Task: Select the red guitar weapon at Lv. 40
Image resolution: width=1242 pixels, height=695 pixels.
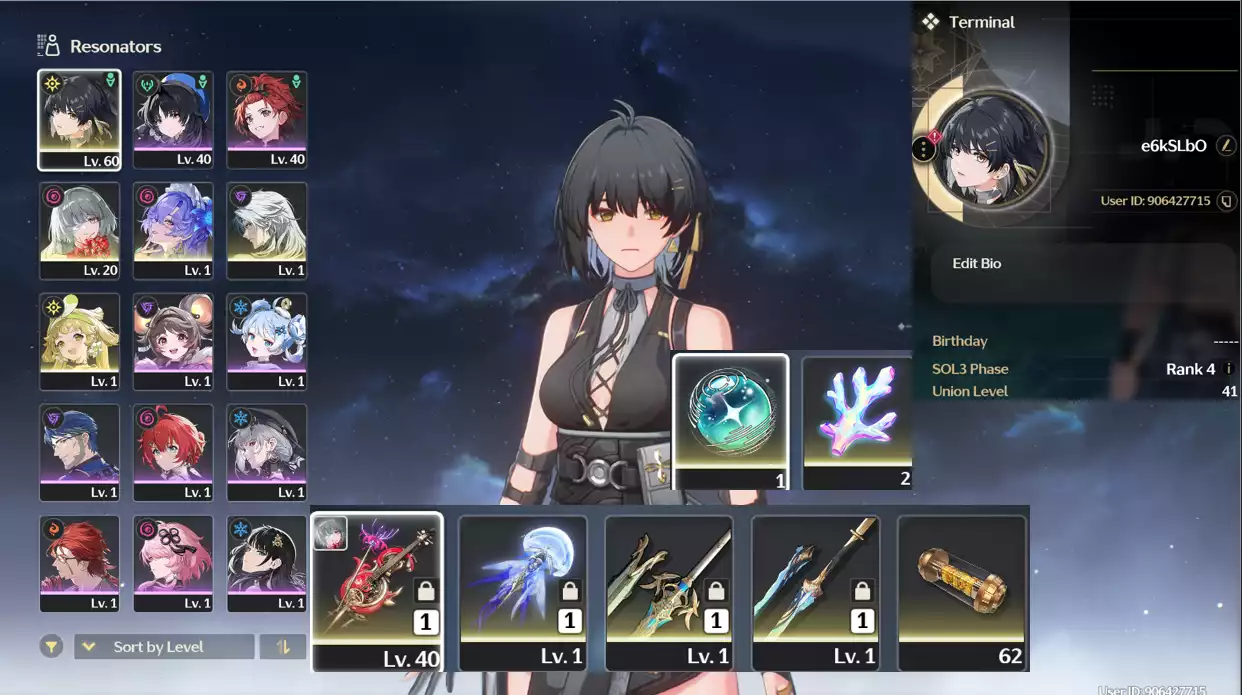Action: click(x=377, y=591)
